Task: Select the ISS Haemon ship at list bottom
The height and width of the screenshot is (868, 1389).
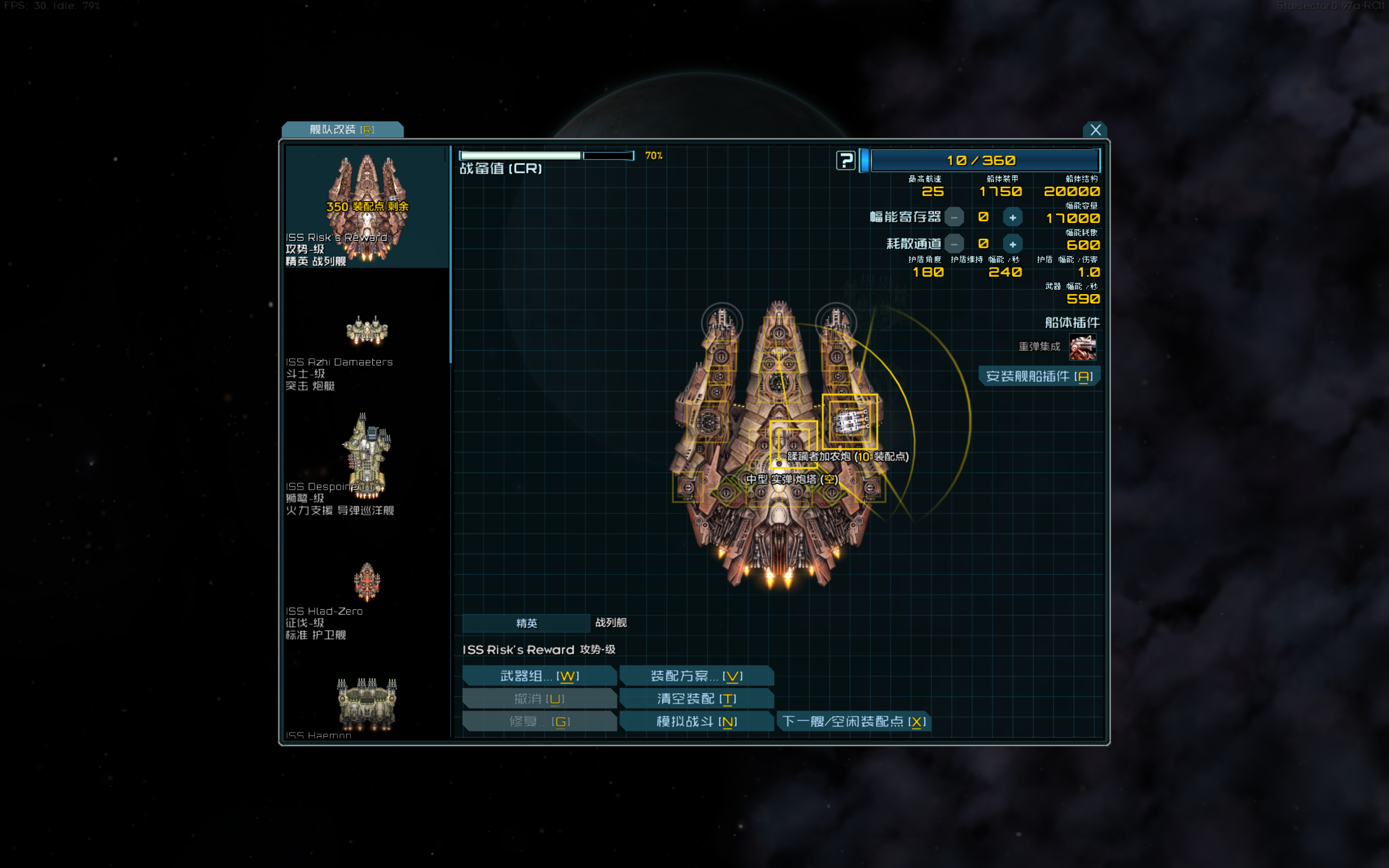Action: pyautogui.click(x=366, y=706)
